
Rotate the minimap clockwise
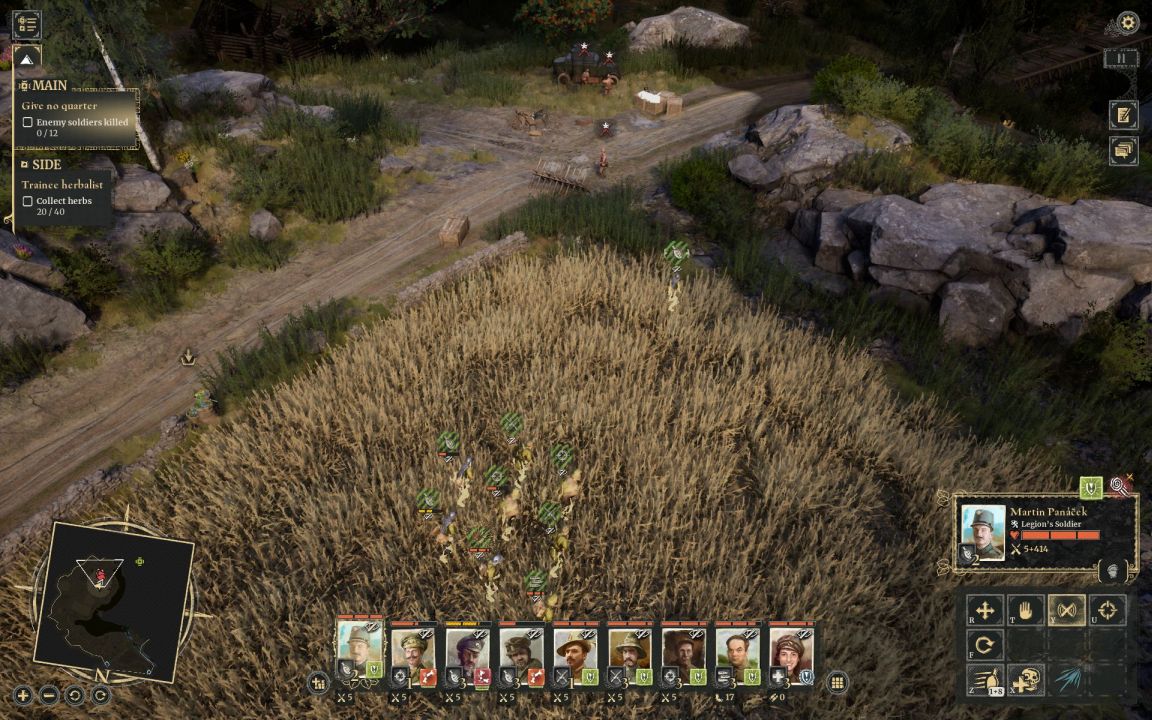point(101,696)
